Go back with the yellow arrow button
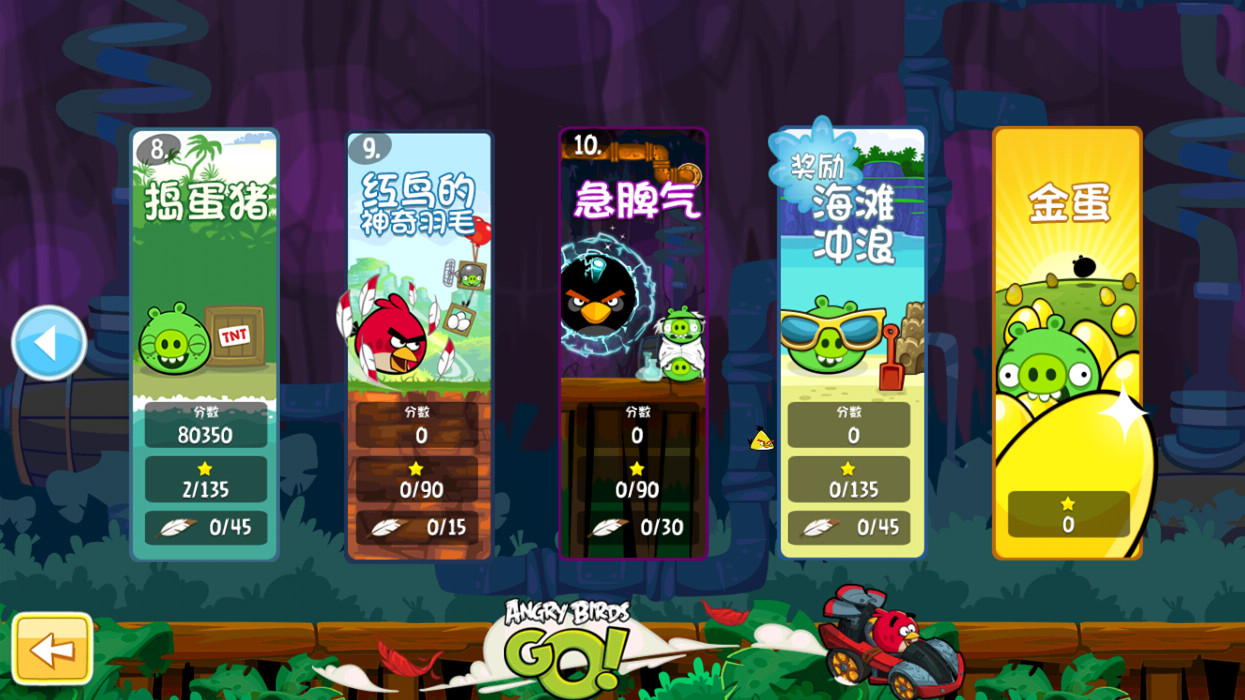 (x=52, y=649)
